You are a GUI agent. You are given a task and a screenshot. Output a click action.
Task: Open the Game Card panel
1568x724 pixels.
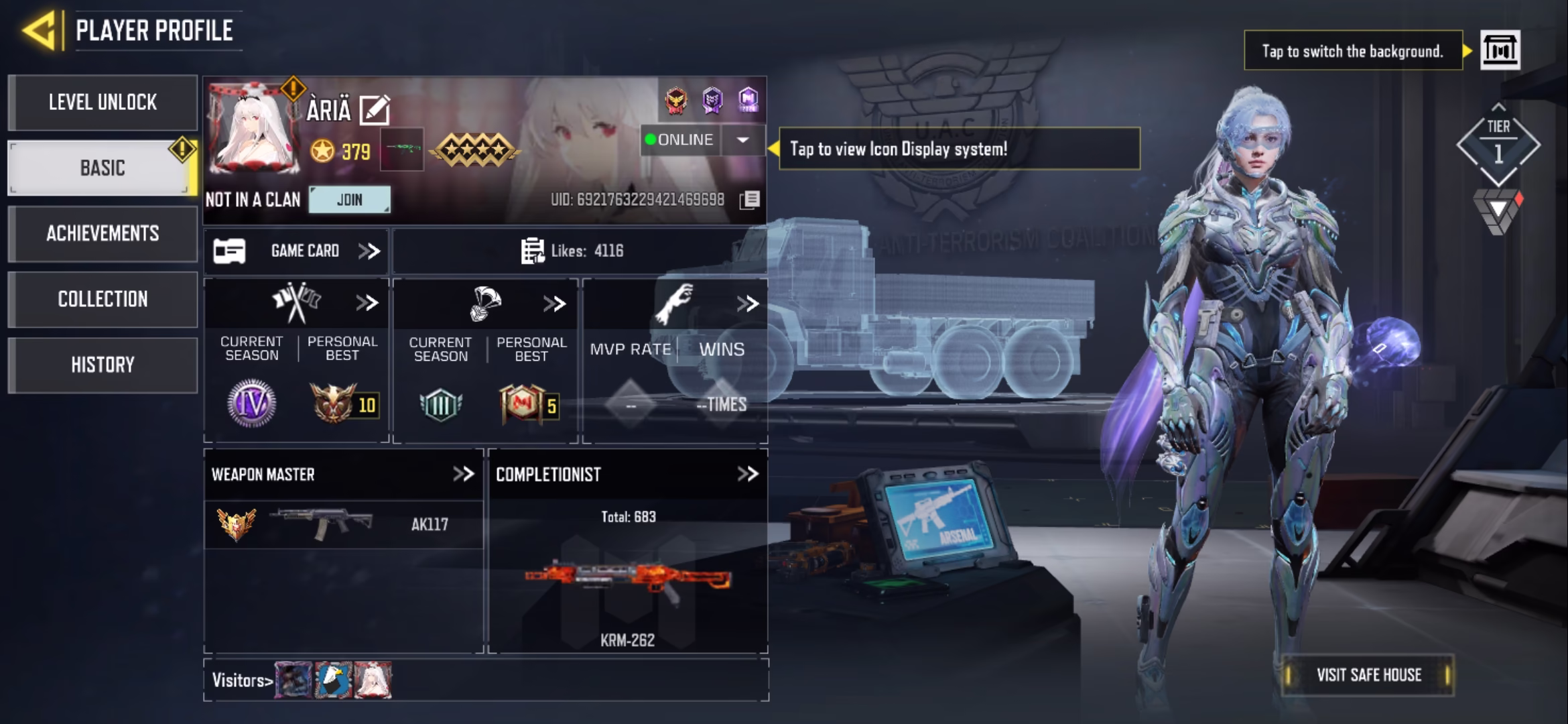click(296, 251)
